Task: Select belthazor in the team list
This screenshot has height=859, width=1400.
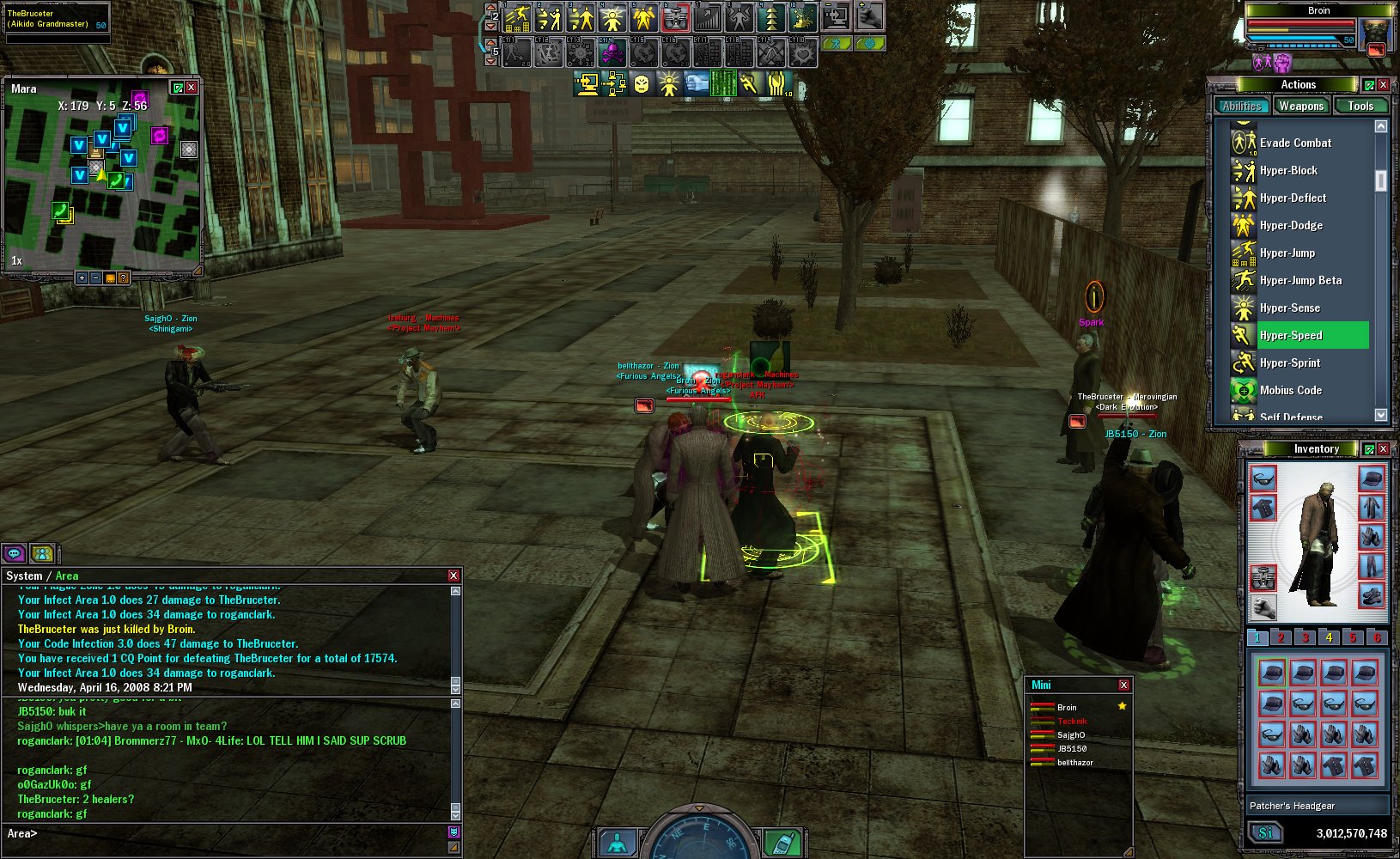Action: coord(1074,763)
